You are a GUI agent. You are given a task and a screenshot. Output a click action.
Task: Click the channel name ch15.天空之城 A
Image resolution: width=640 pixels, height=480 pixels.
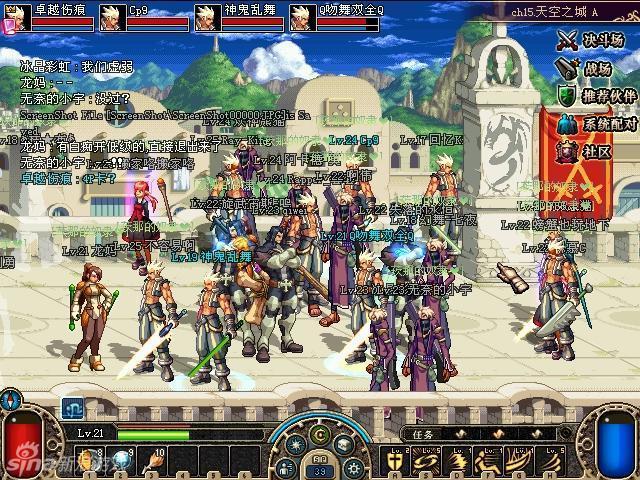coord(582,10)
